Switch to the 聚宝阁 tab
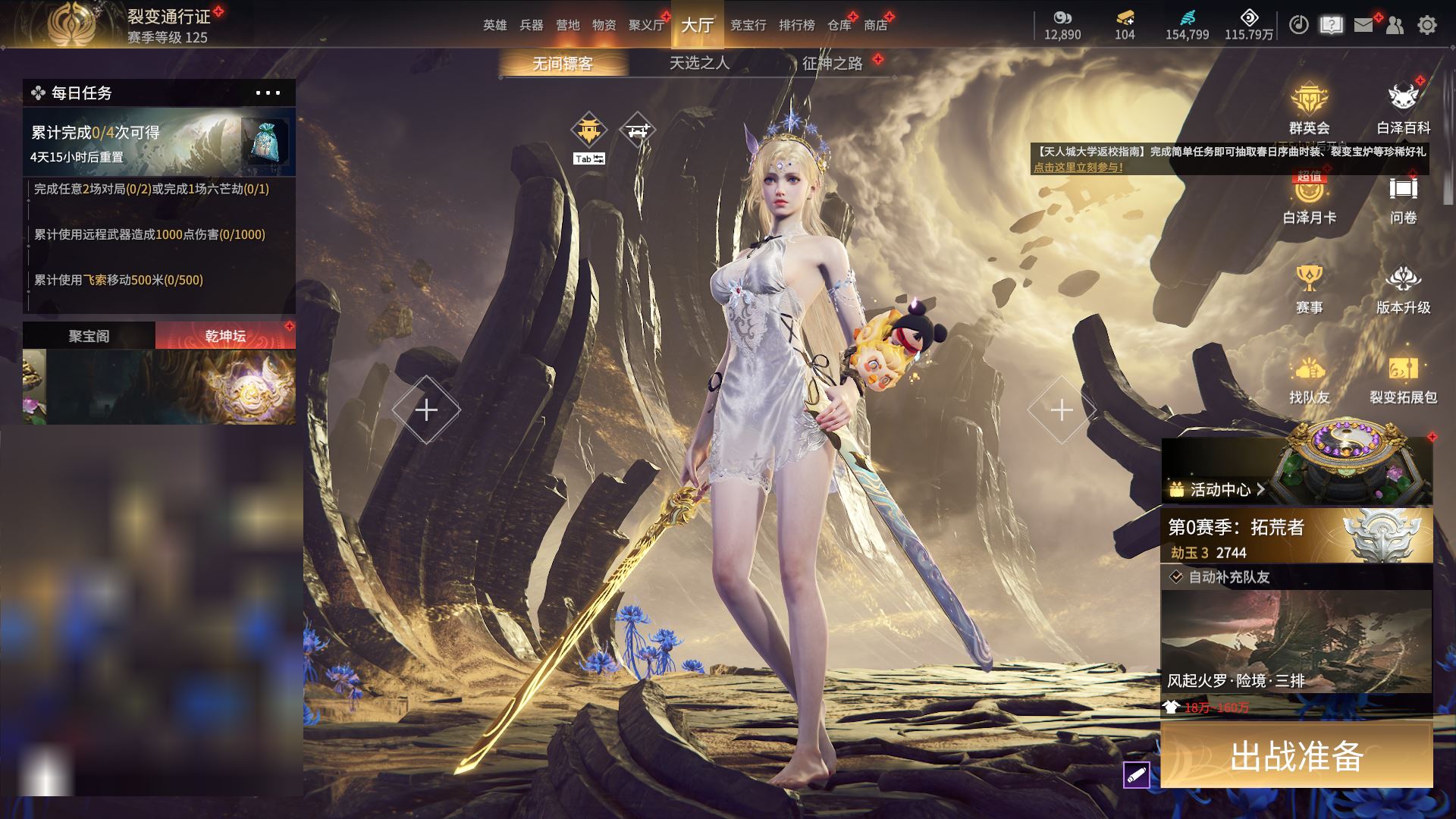Screen dimensions: 1456x819 click(x=89, y=336)
